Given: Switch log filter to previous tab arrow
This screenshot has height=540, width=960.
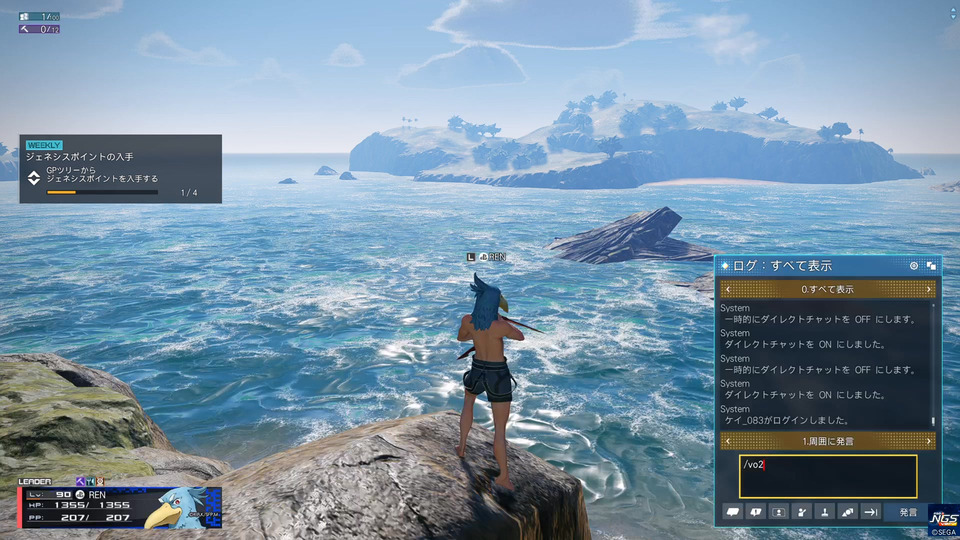Looking at the screenshot, I should (727, 289).
